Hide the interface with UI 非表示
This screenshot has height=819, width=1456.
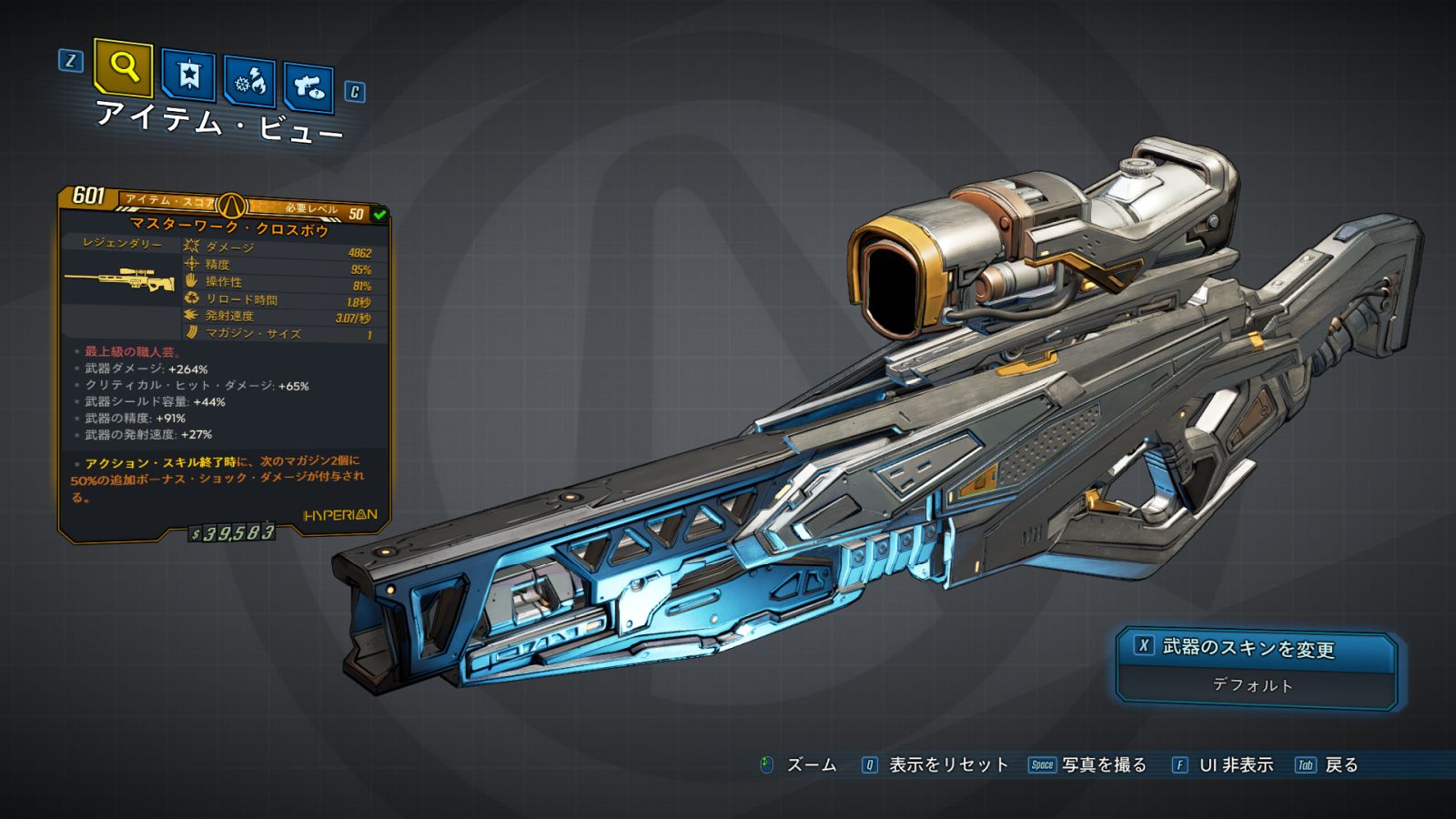[x=1235, y=765]
